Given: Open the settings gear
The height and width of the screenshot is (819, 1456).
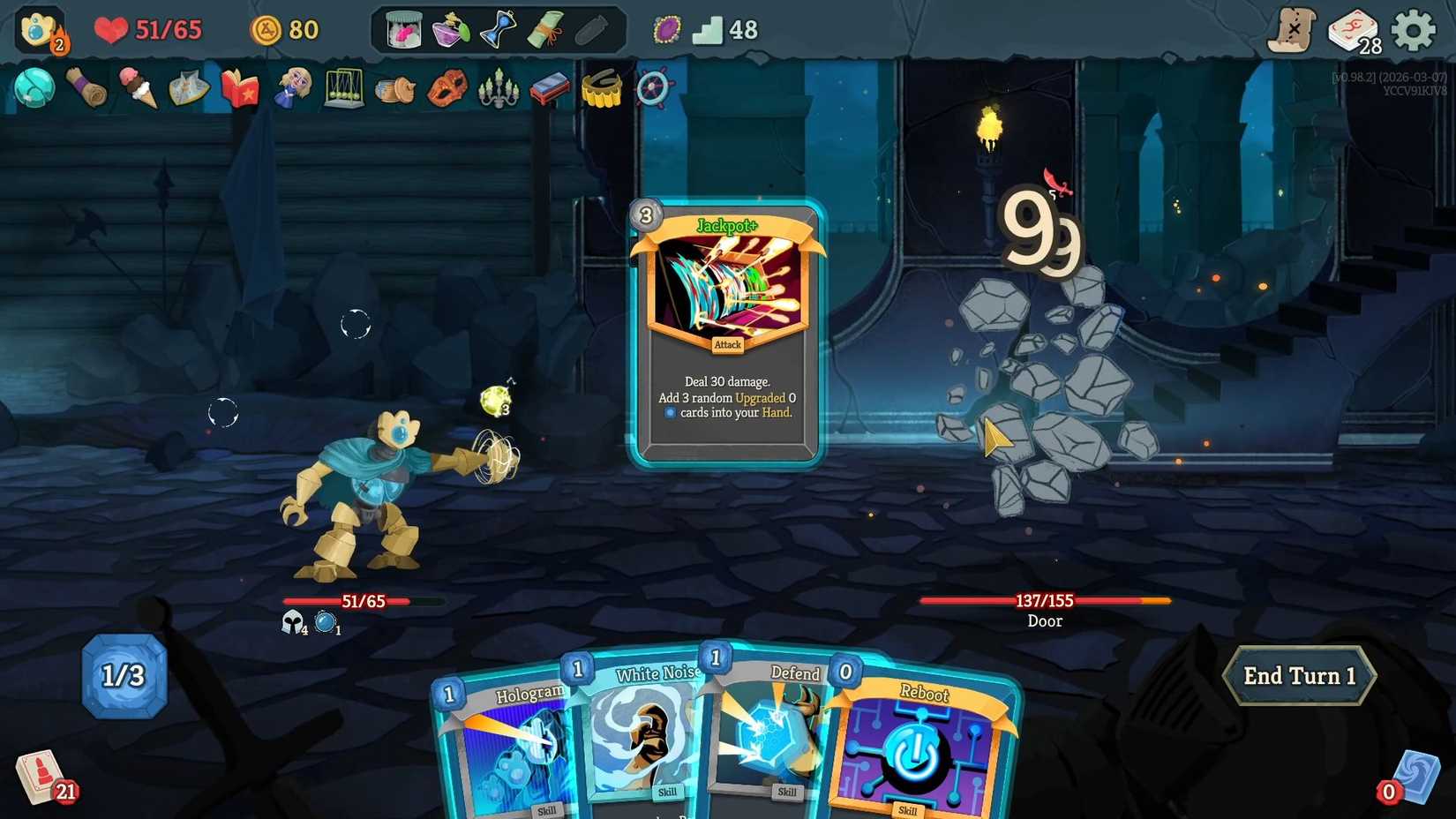Looking at the screenshot, I should [x=1413, y=29].
